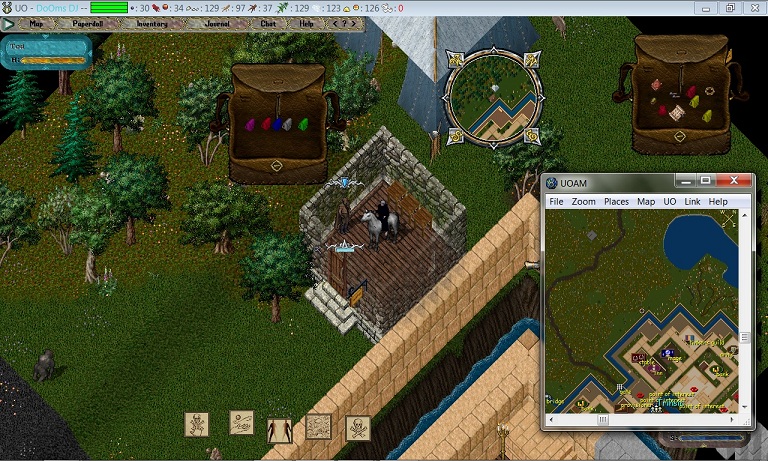Open the Journal
Screen dimensions: 768x461
click(x=217, y=23)
